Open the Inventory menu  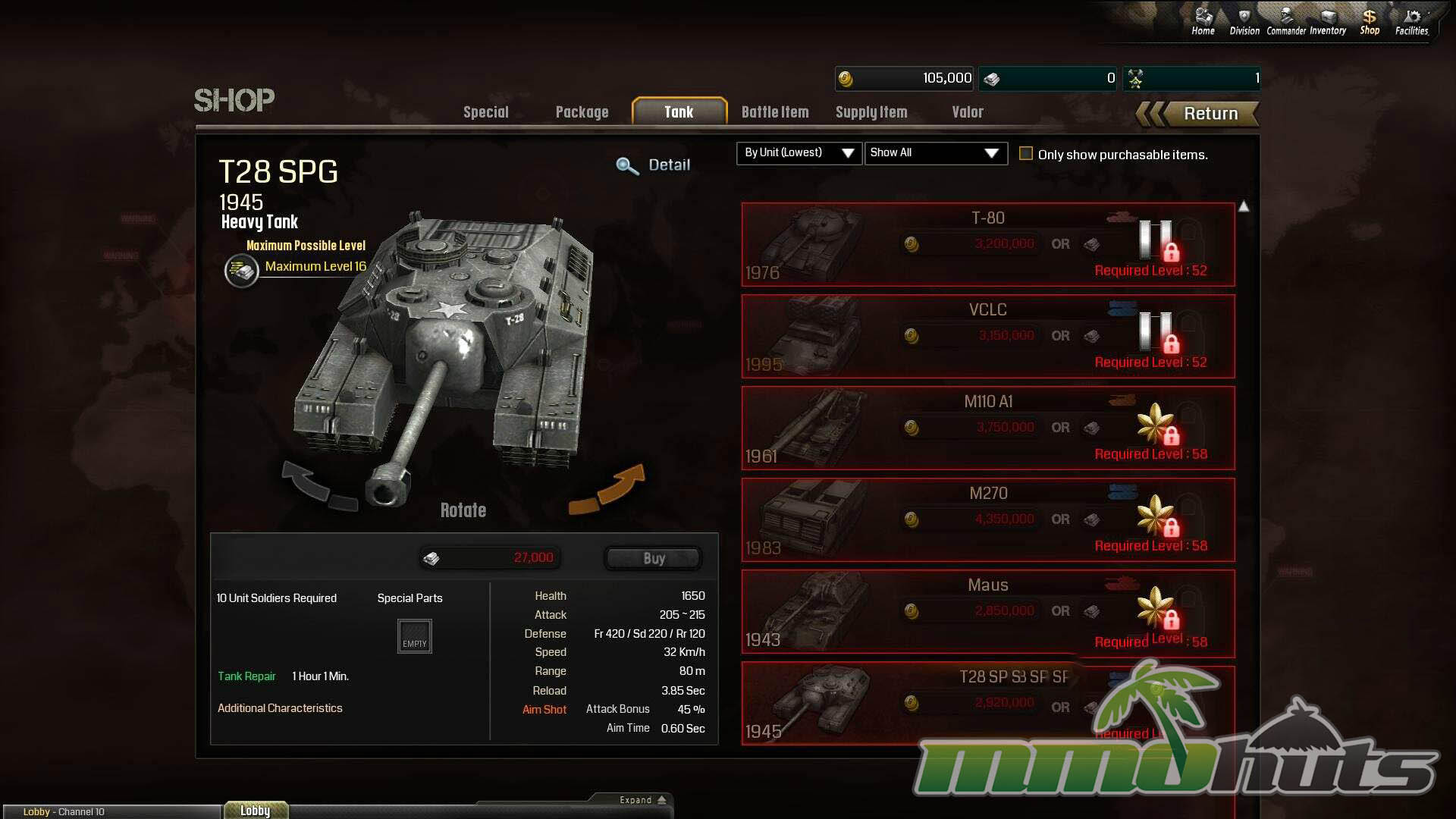coord(1328,21)
